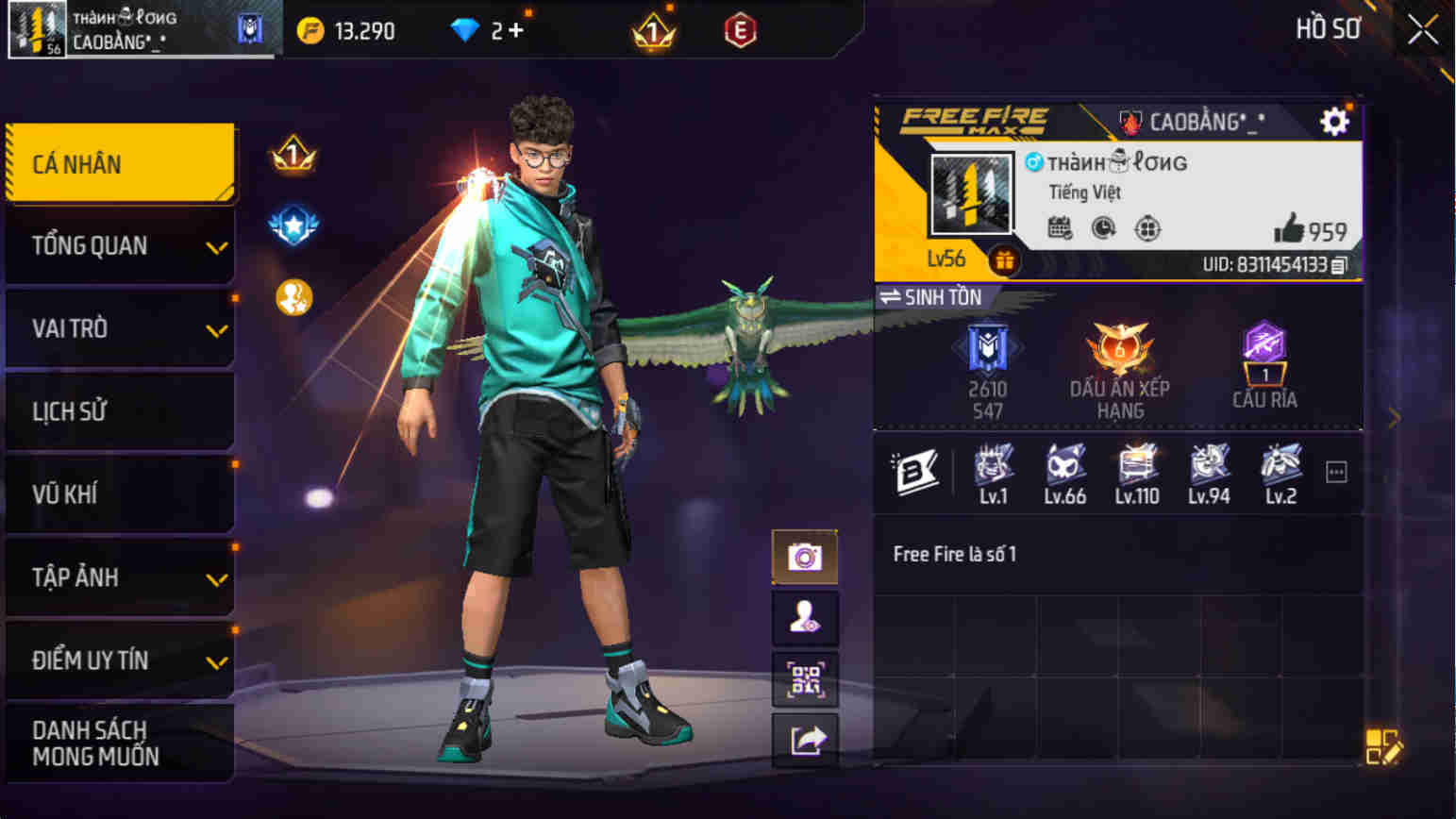
Task: View the Lv.110 badge thumbnail
Action: (1137, 464)
